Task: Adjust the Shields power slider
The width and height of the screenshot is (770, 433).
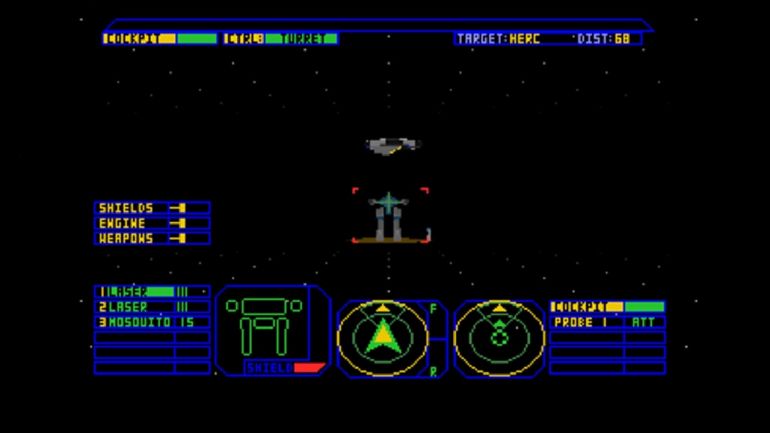Action: click(179, 208)
